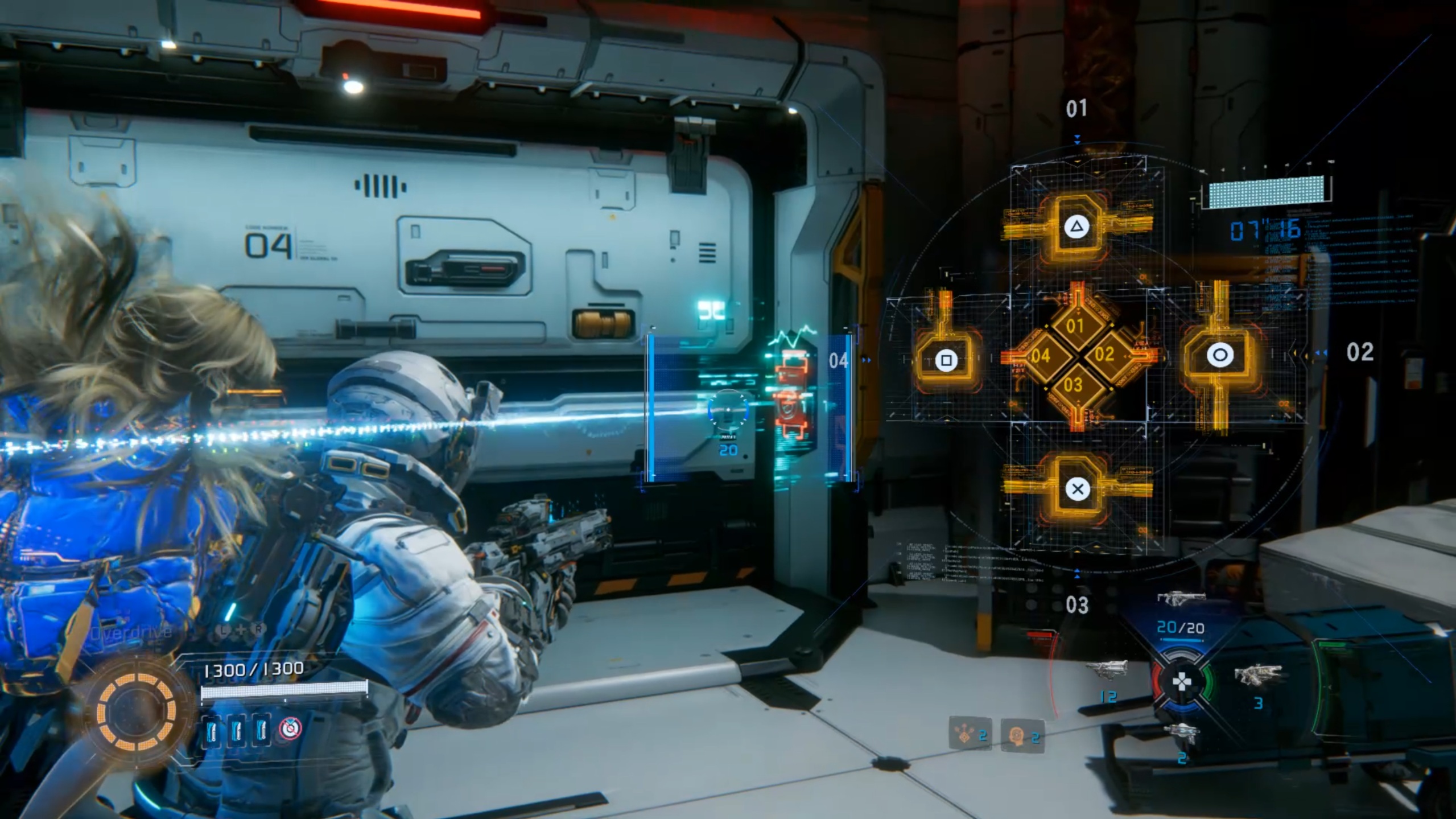Select the 04 diamond tile

1041,356
